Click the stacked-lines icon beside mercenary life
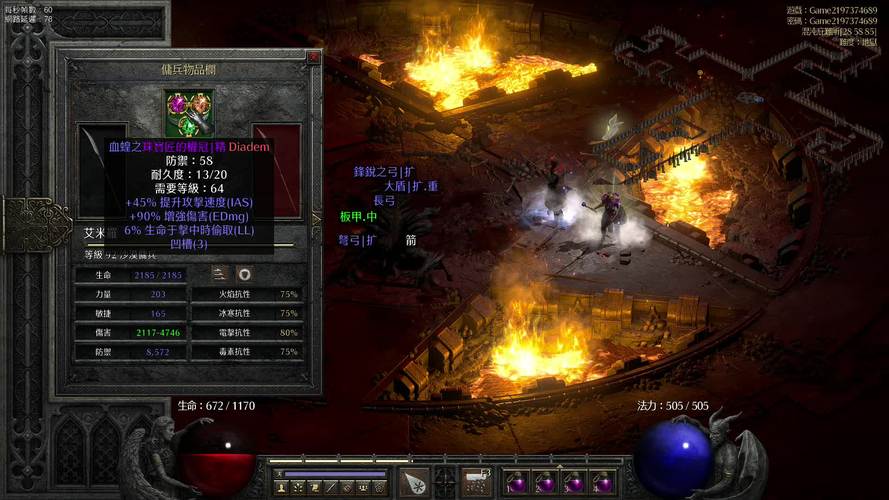The image size is (889, 500). [220, 274]
